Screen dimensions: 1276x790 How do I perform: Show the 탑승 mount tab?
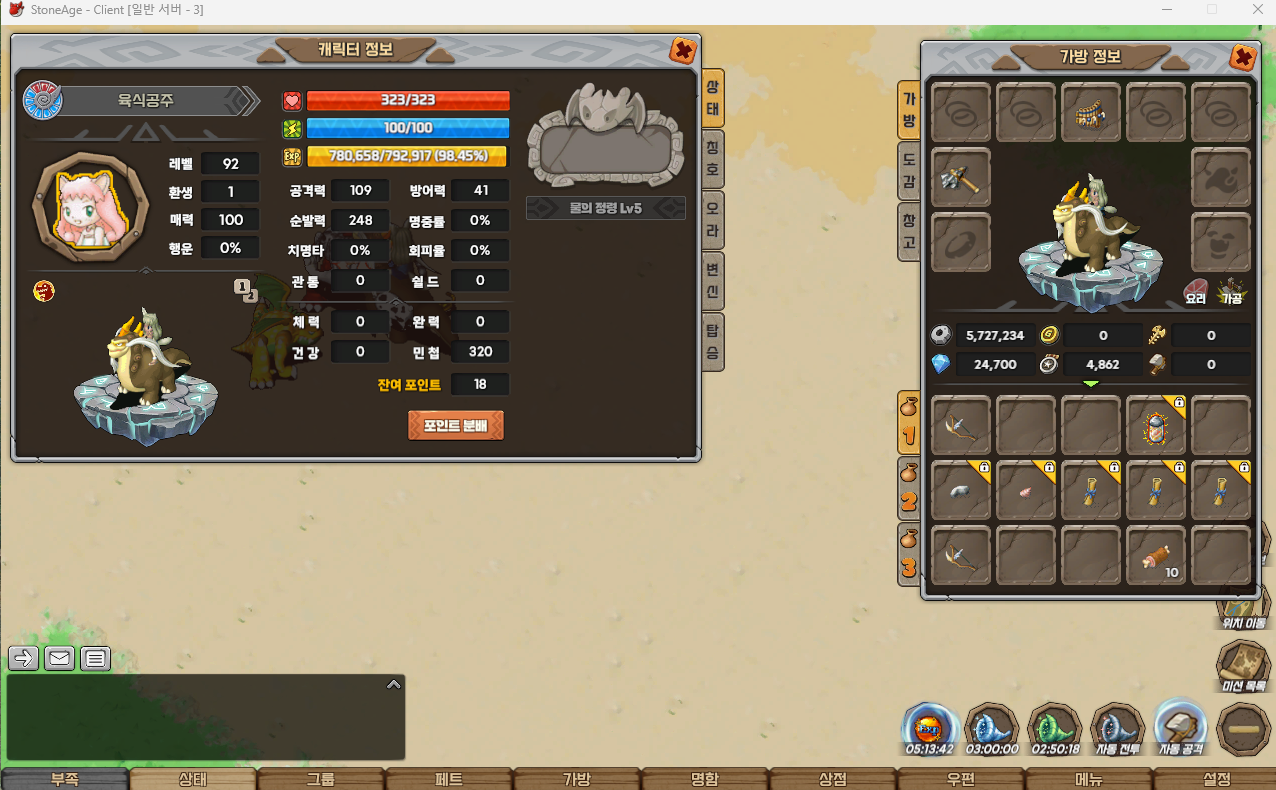pos(712,342)
